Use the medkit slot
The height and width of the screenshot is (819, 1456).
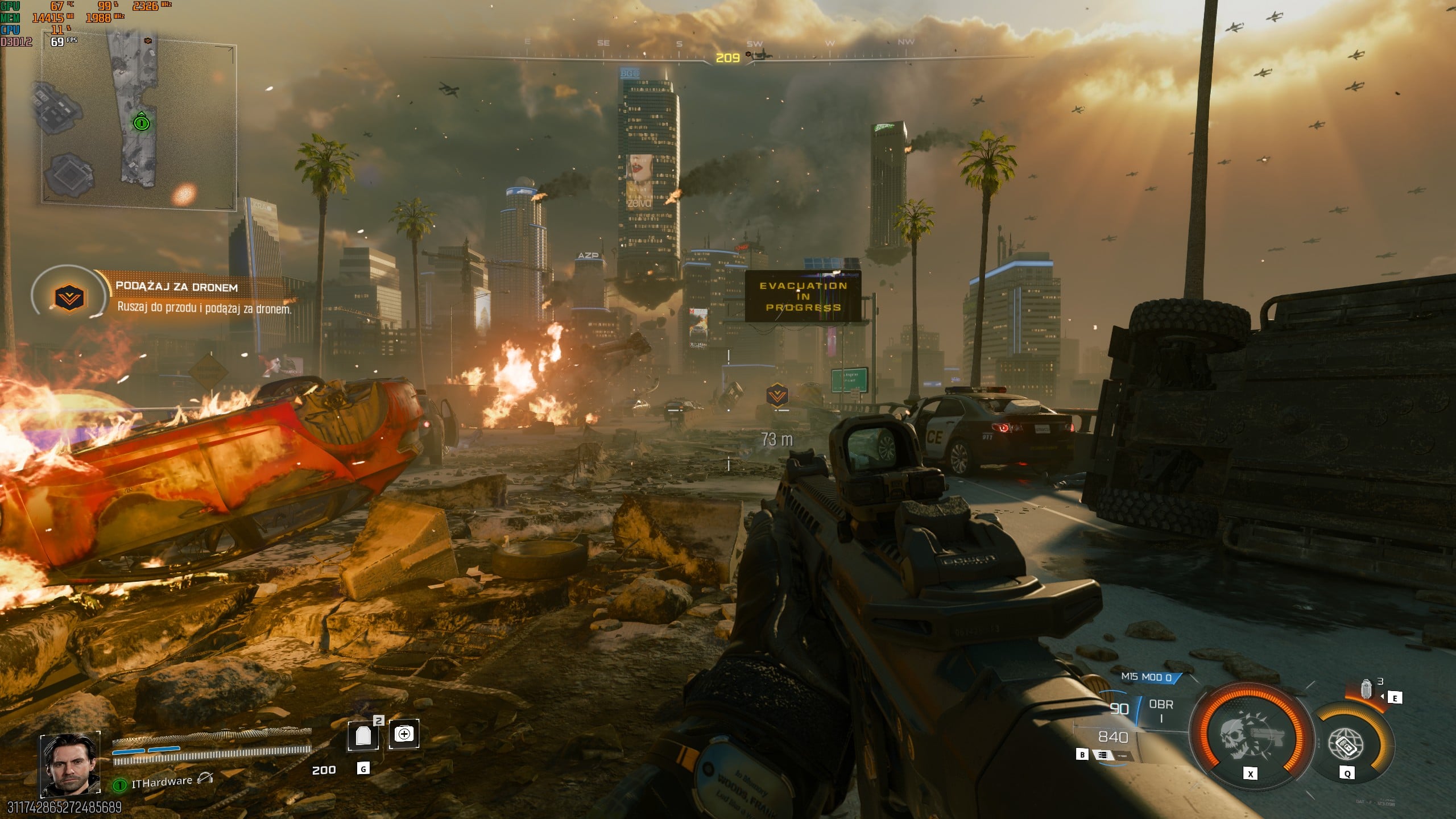(404, 734)
